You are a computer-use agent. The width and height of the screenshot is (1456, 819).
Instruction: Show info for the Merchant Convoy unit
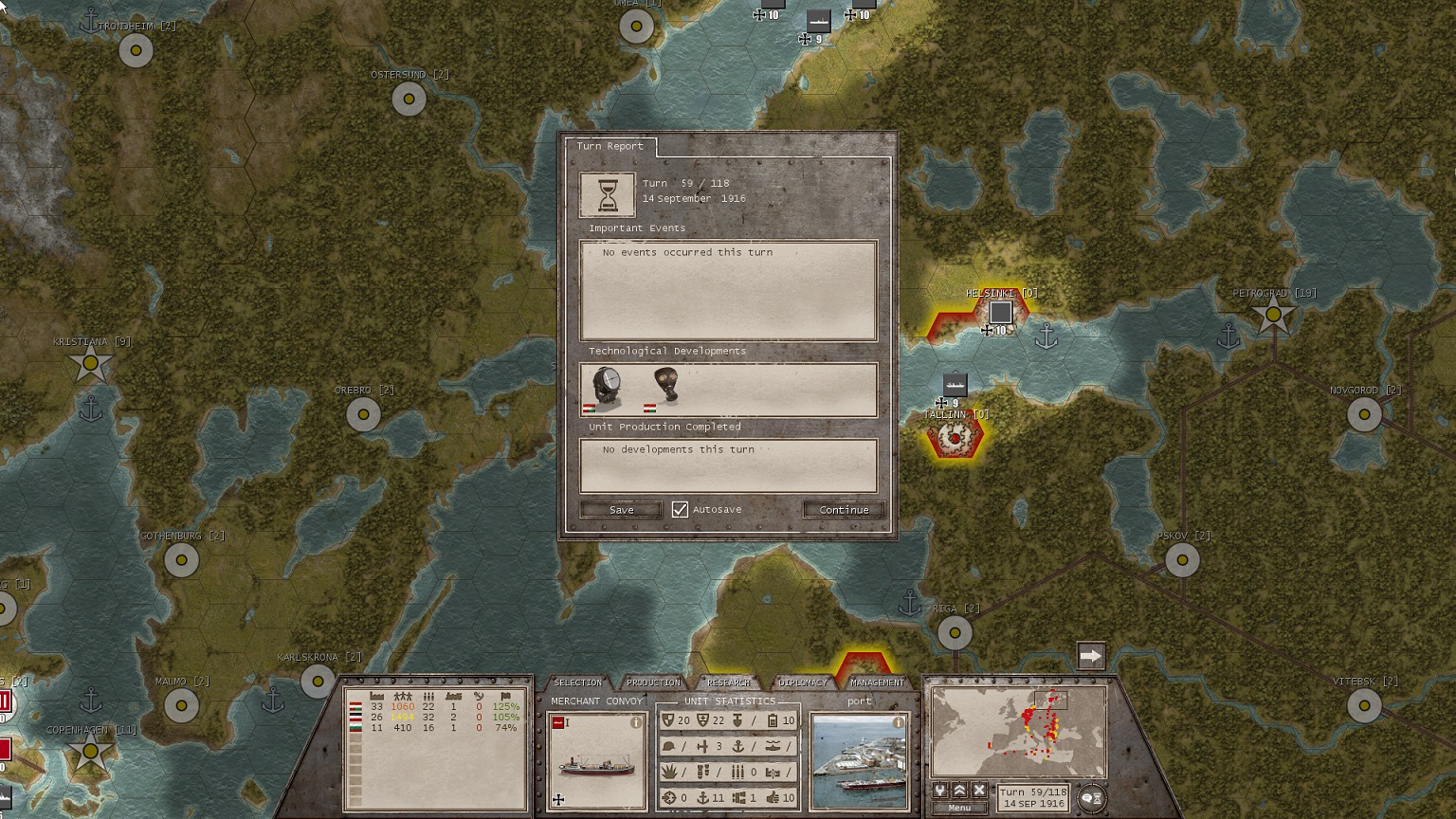tap(636, 723)
